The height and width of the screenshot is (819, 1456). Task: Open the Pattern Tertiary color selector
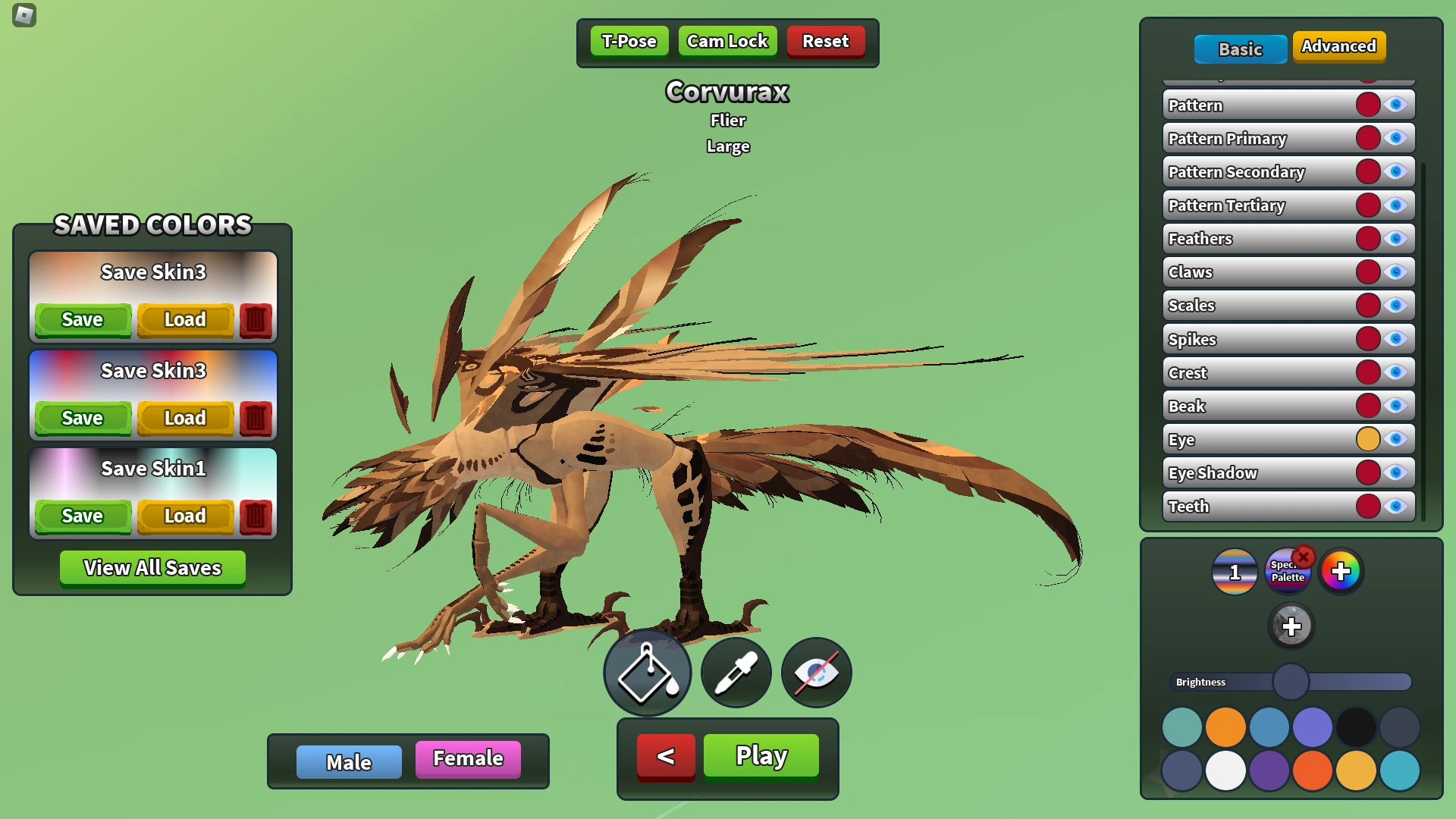pyautogui.click(x=1367, y=205)
